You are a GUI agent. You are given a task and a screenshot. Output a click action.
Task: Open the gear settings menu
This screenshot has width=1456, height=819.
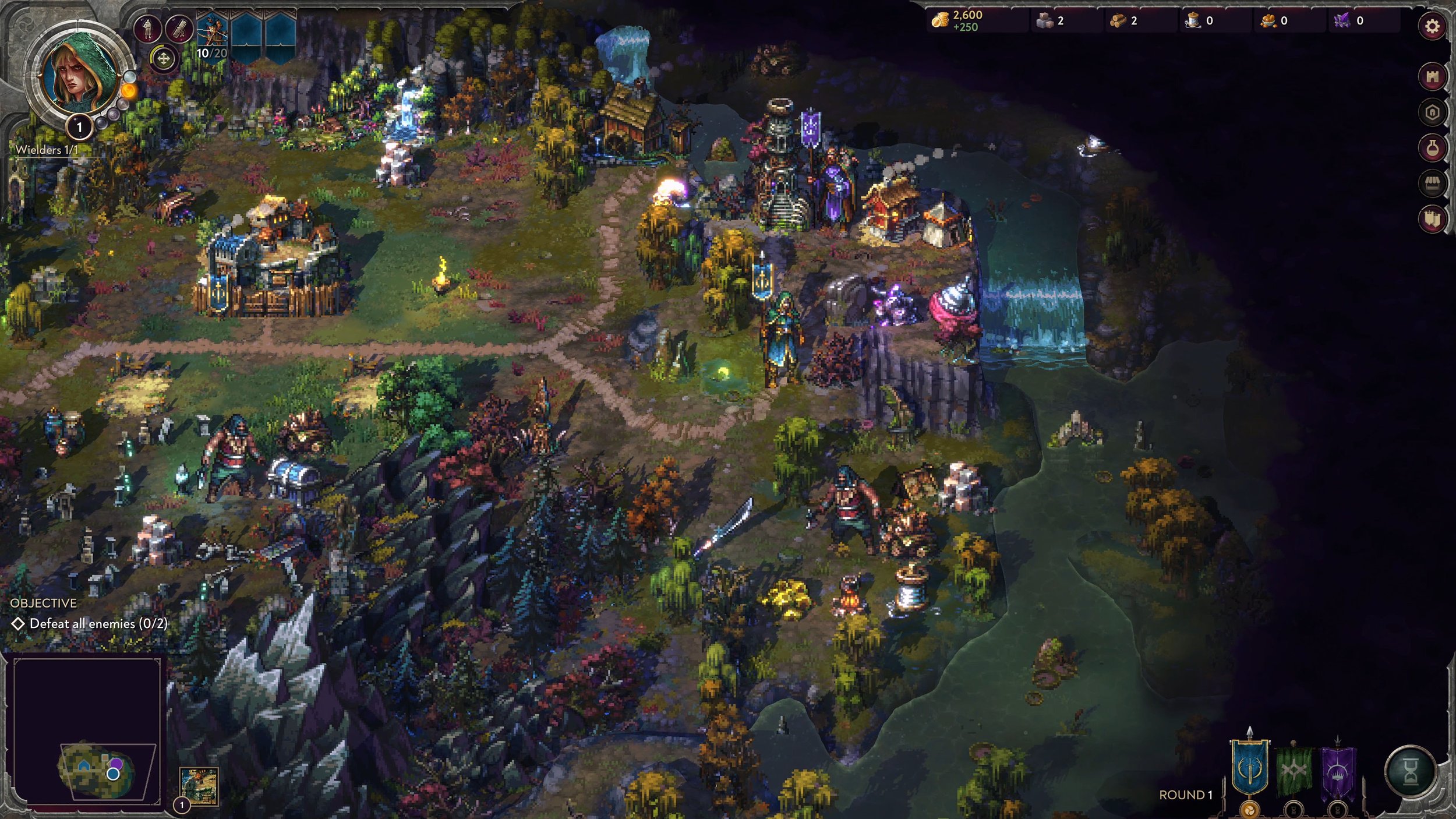[x=1432, y=27]
